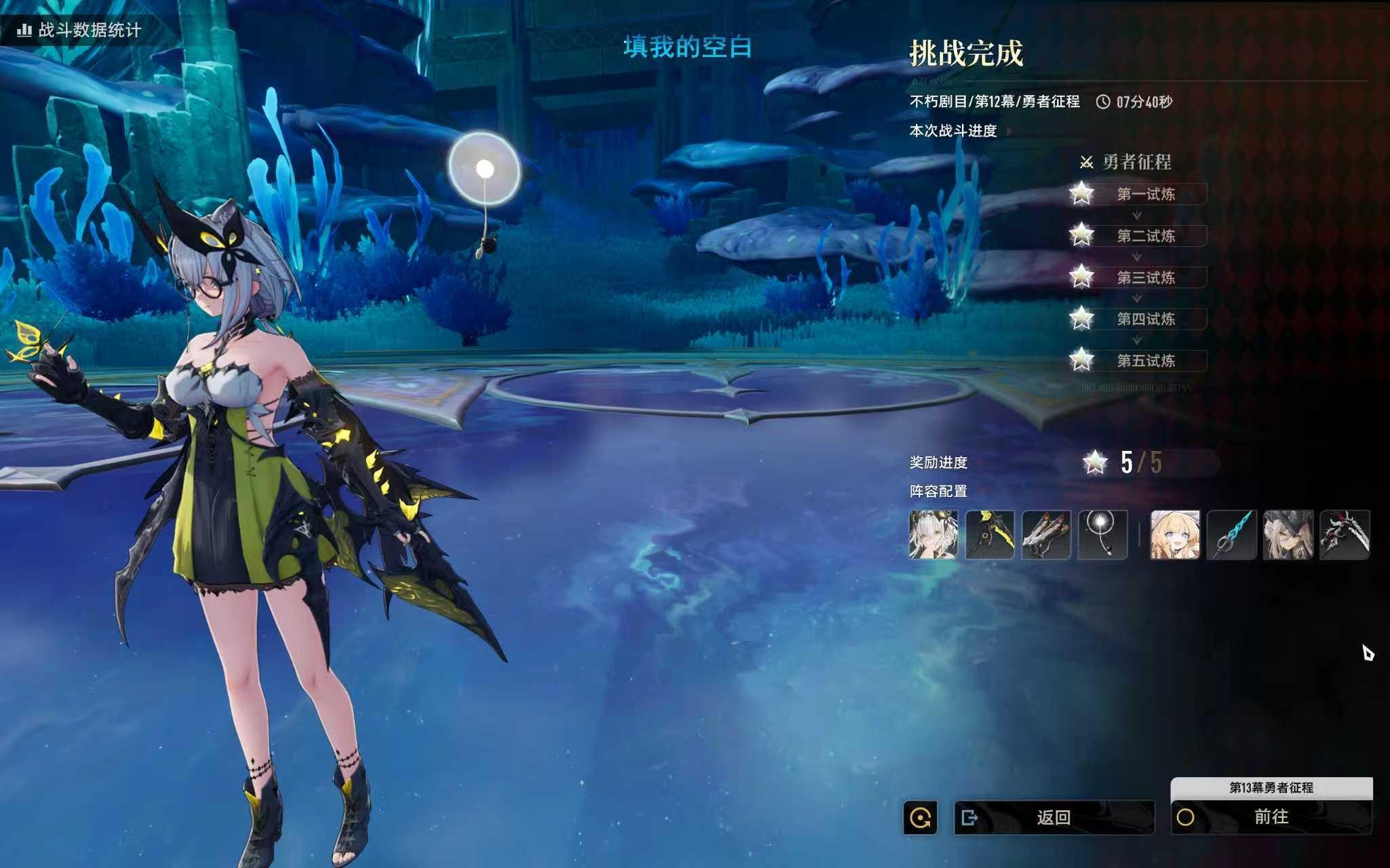Inspect the blonde character portrait
The height and width of the screenshot is (868, 1390).
pos(1175,535)
